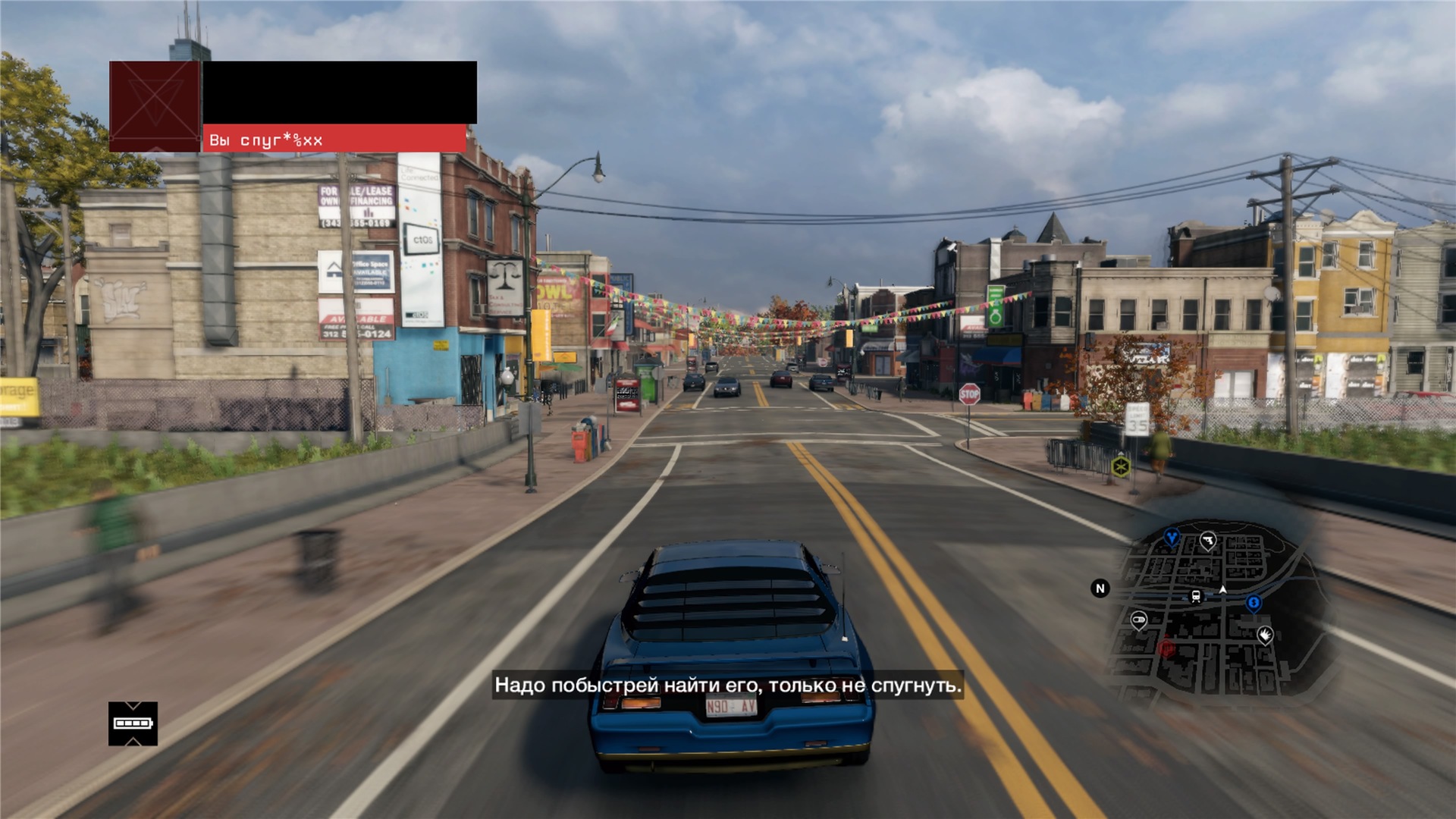Click the north compass N indicator
The height and width of the screenshot is (819, 1456).
point(1100,588)
